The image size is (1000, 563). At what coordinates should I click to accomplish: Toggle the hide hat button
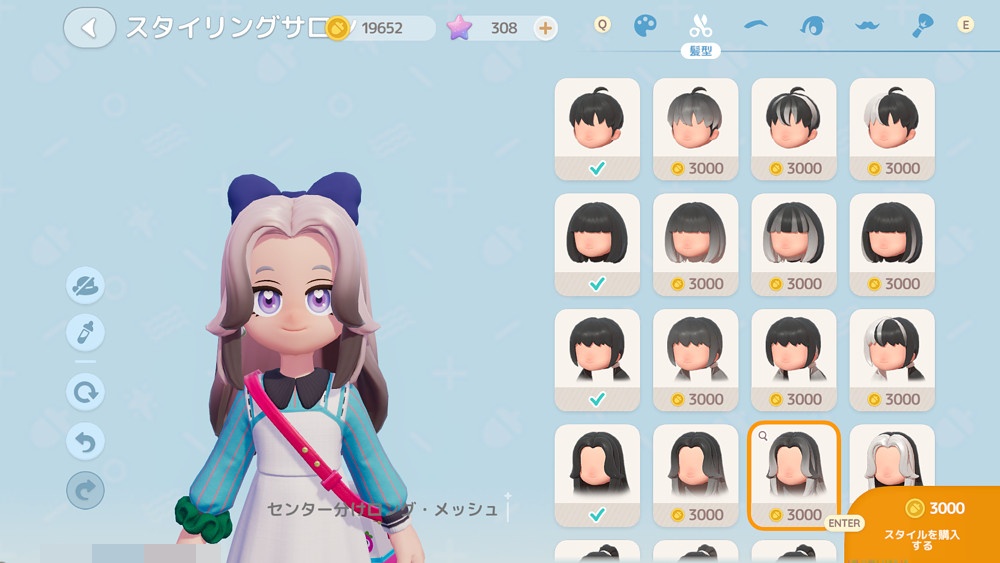pyautogui.click(x=85, y=286)
